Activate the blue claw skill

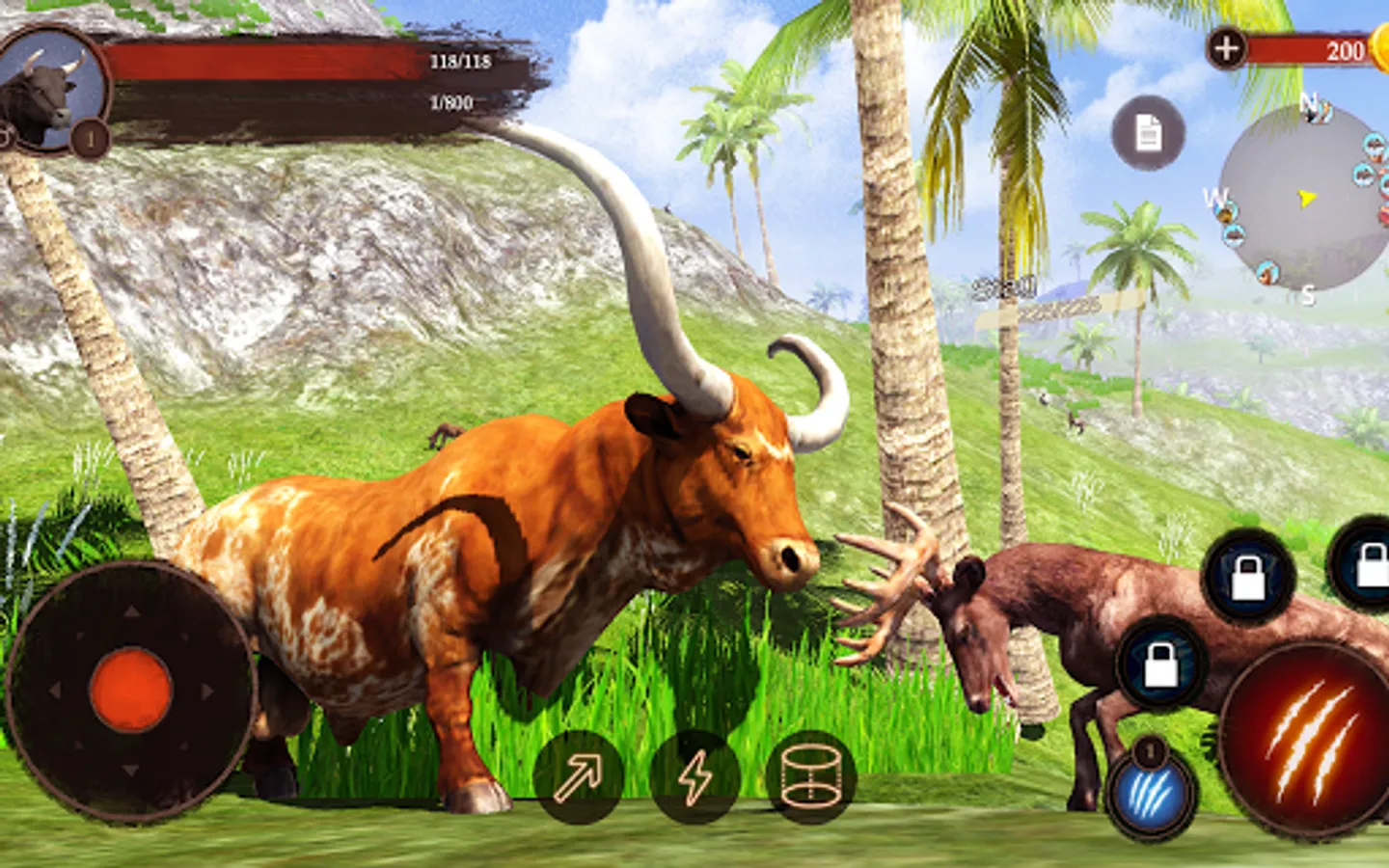pyautogui.click(x=1151, y=797)
